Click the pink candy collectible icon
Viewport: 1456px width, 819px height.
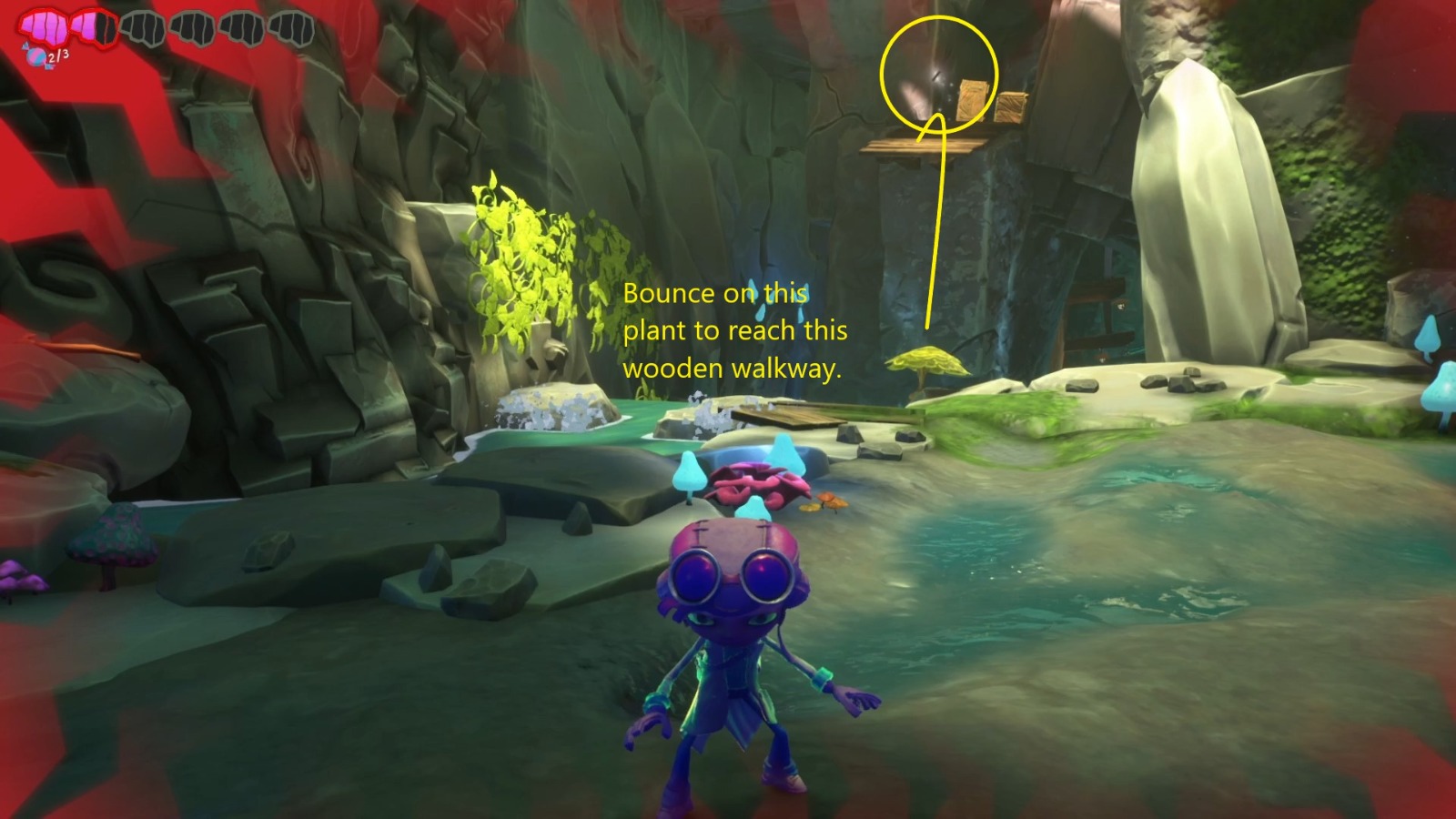(x=36, y=56)
